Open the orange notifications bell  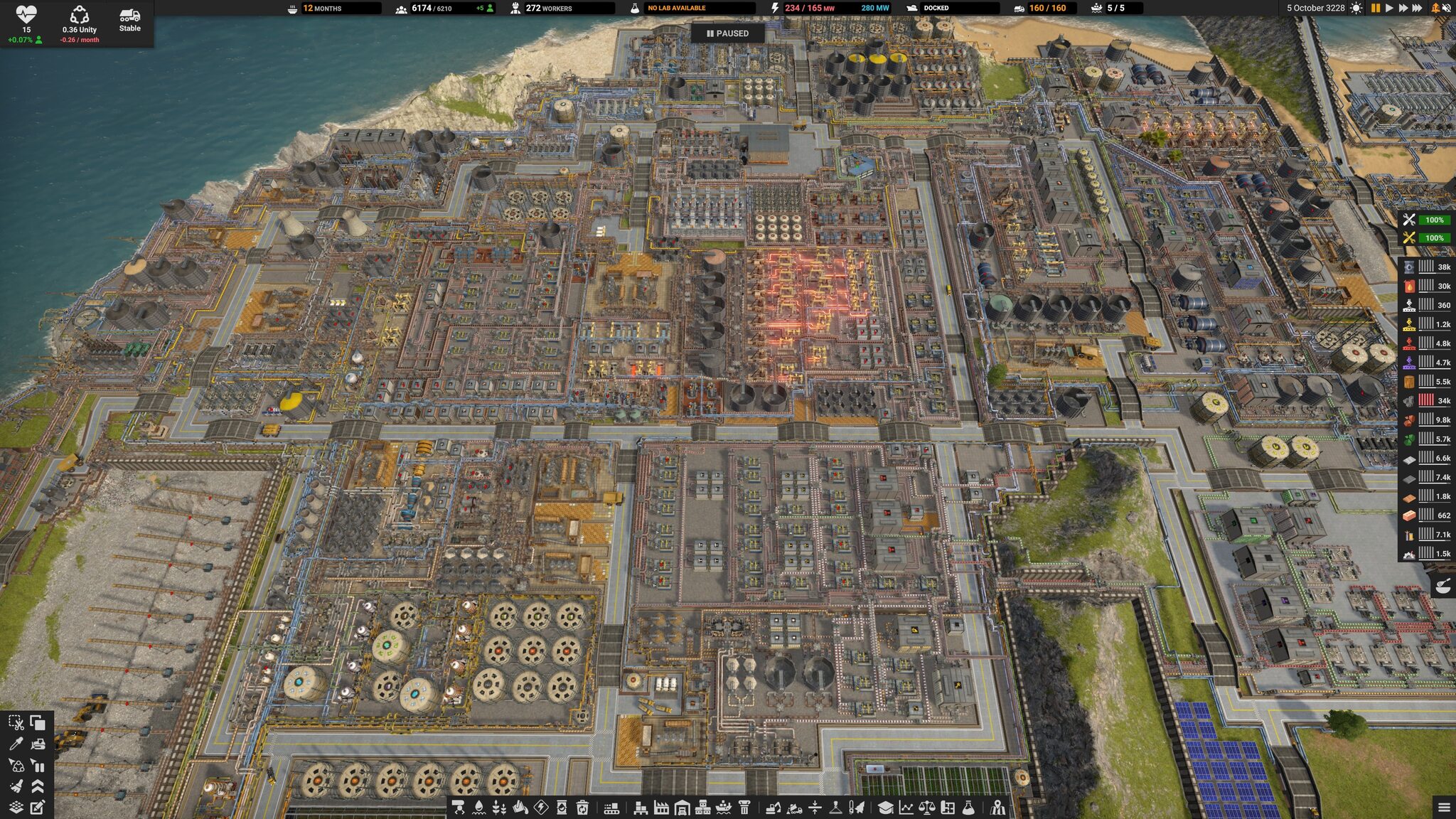pos(1435,8)
